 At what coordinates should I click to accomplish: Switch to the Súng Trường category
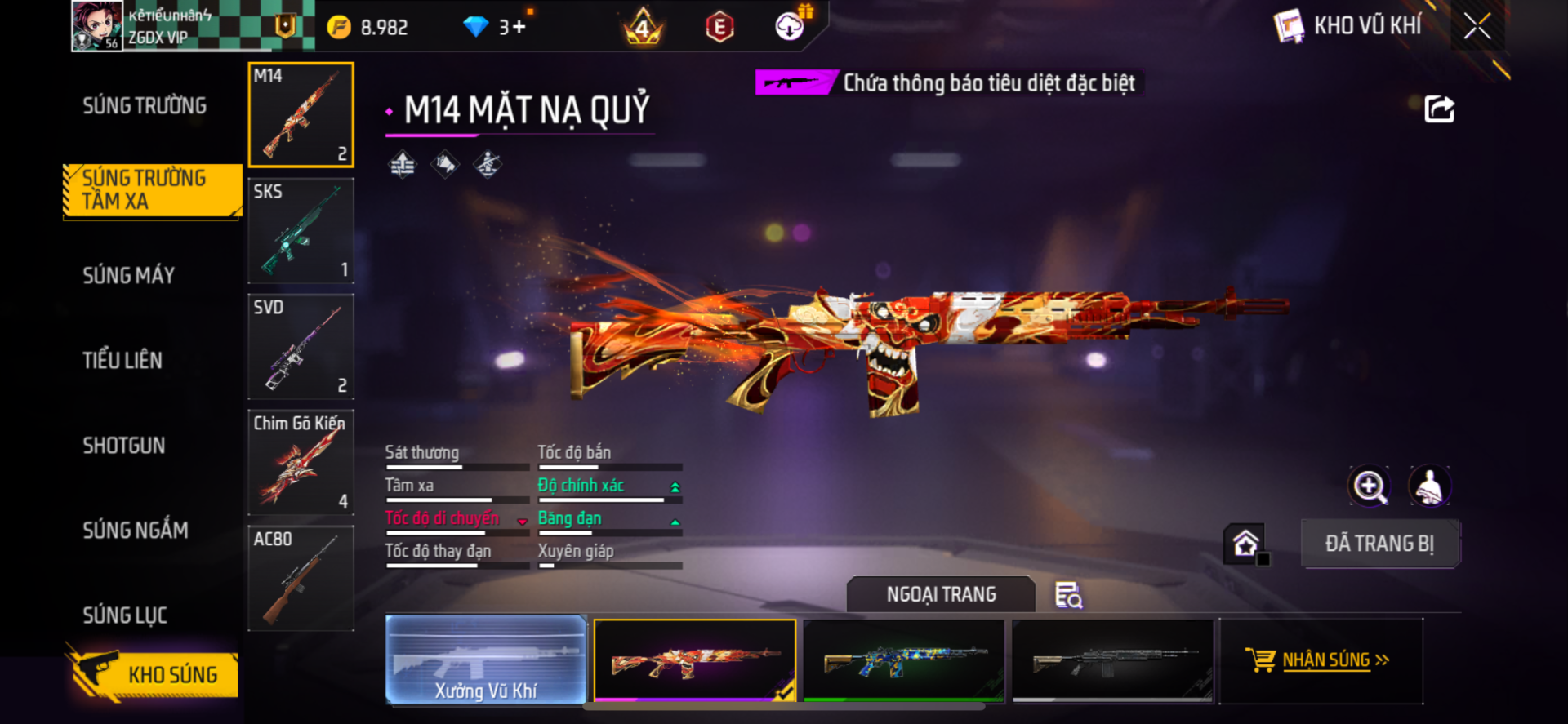tap(145, 106)
